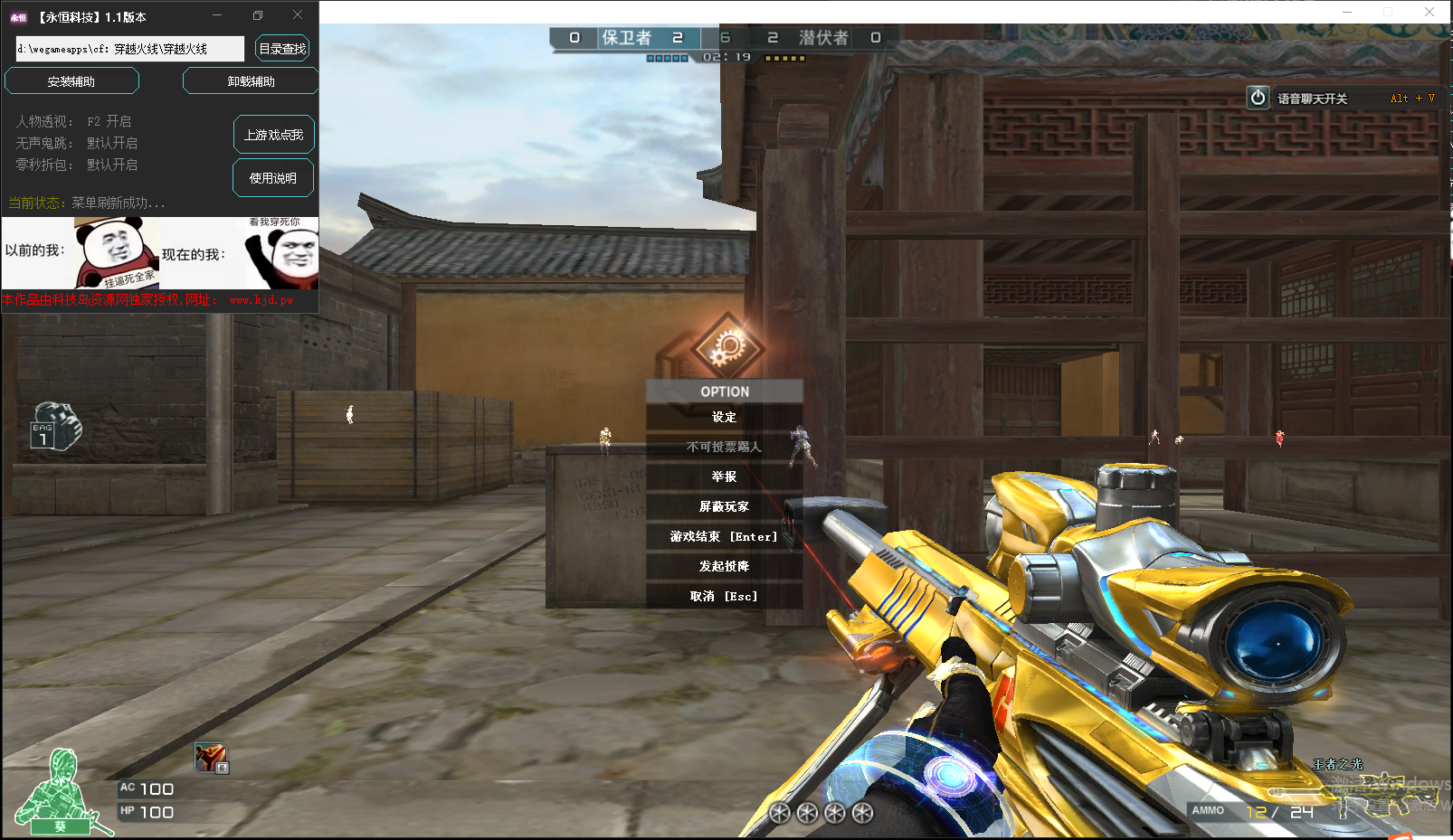Open the BAG 1 backpack icon
Viewport: 1453px width, 840px height.
(x=56, y=427)
